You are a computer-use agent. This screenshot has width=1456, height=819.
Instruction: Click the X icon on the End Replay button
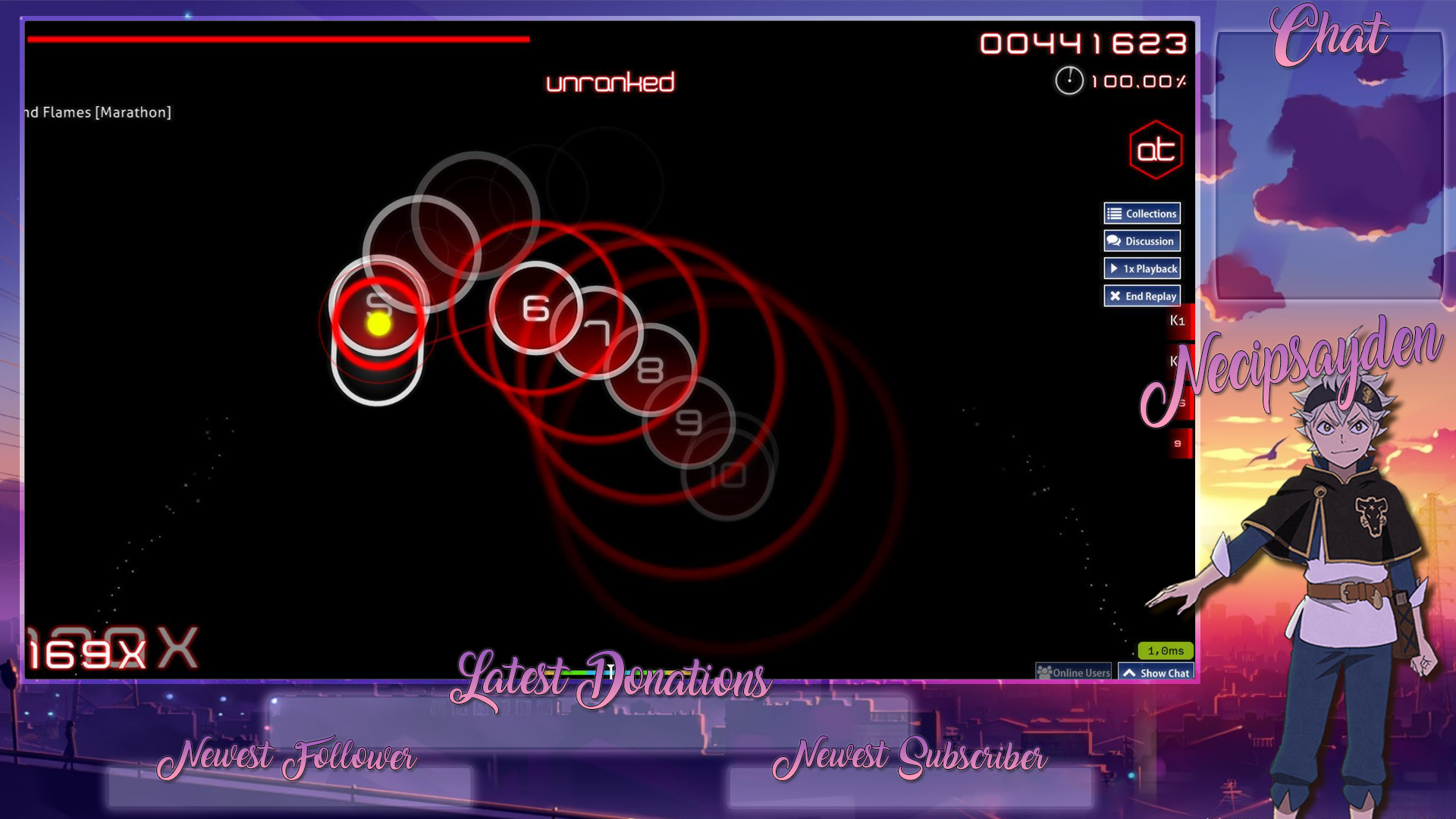tap(1115, 296)
